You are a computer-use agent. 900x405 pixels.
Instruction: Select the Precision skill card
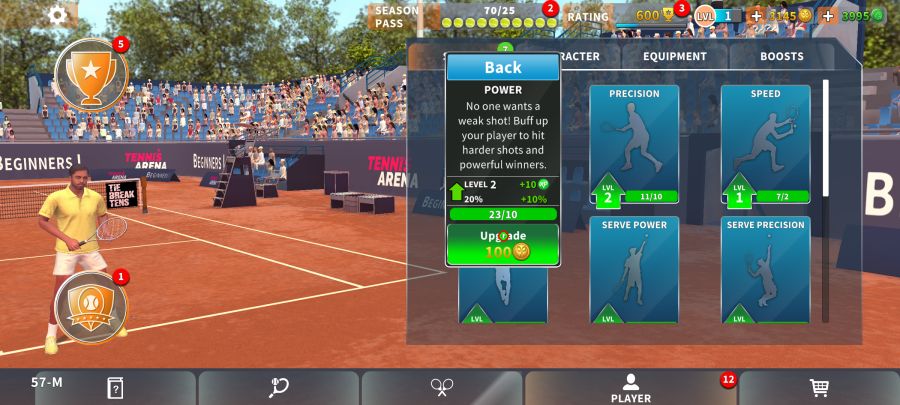click(x=634, y=144)
